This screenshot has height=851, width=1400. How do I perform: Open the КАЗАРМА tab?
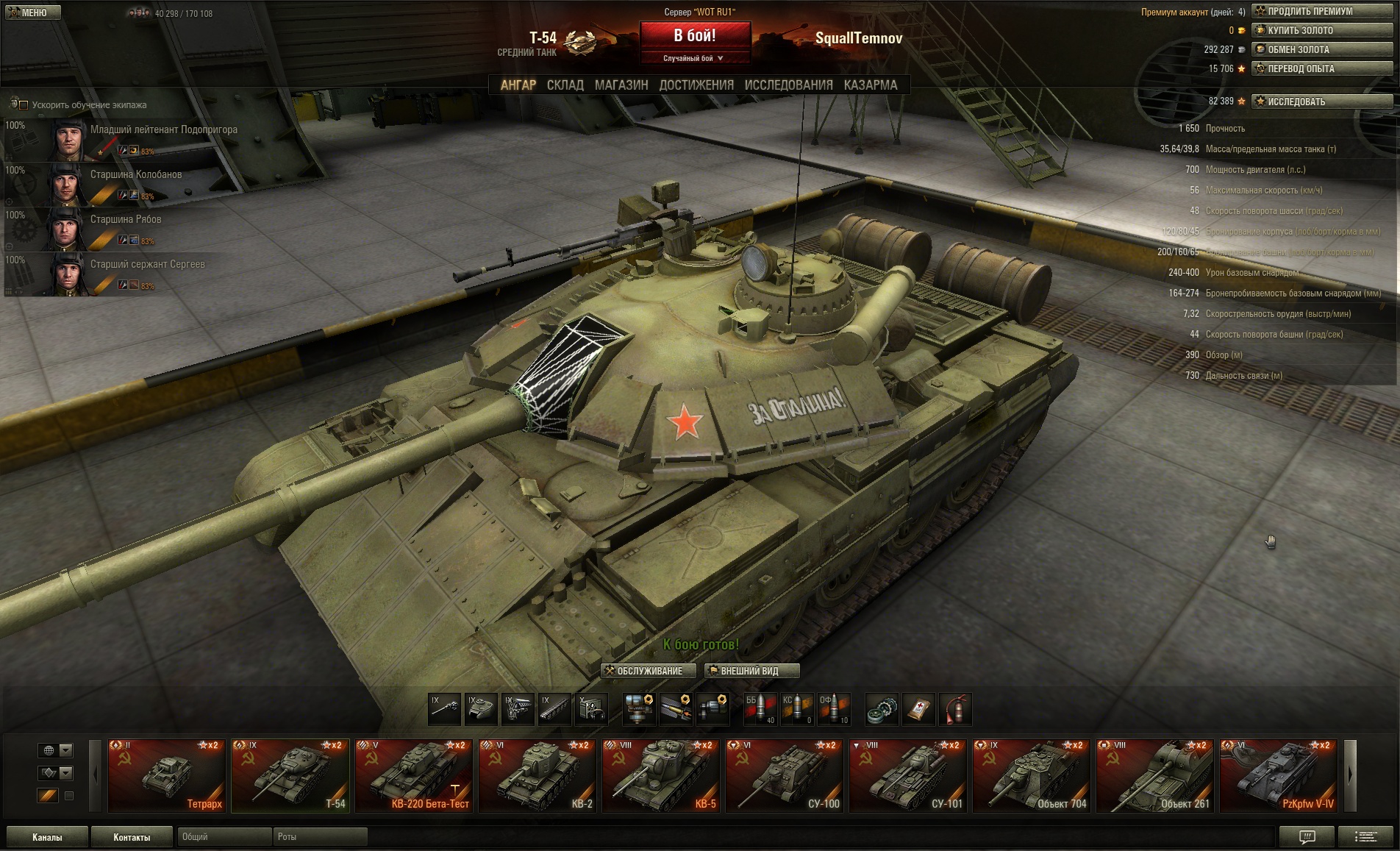(871, 85)
